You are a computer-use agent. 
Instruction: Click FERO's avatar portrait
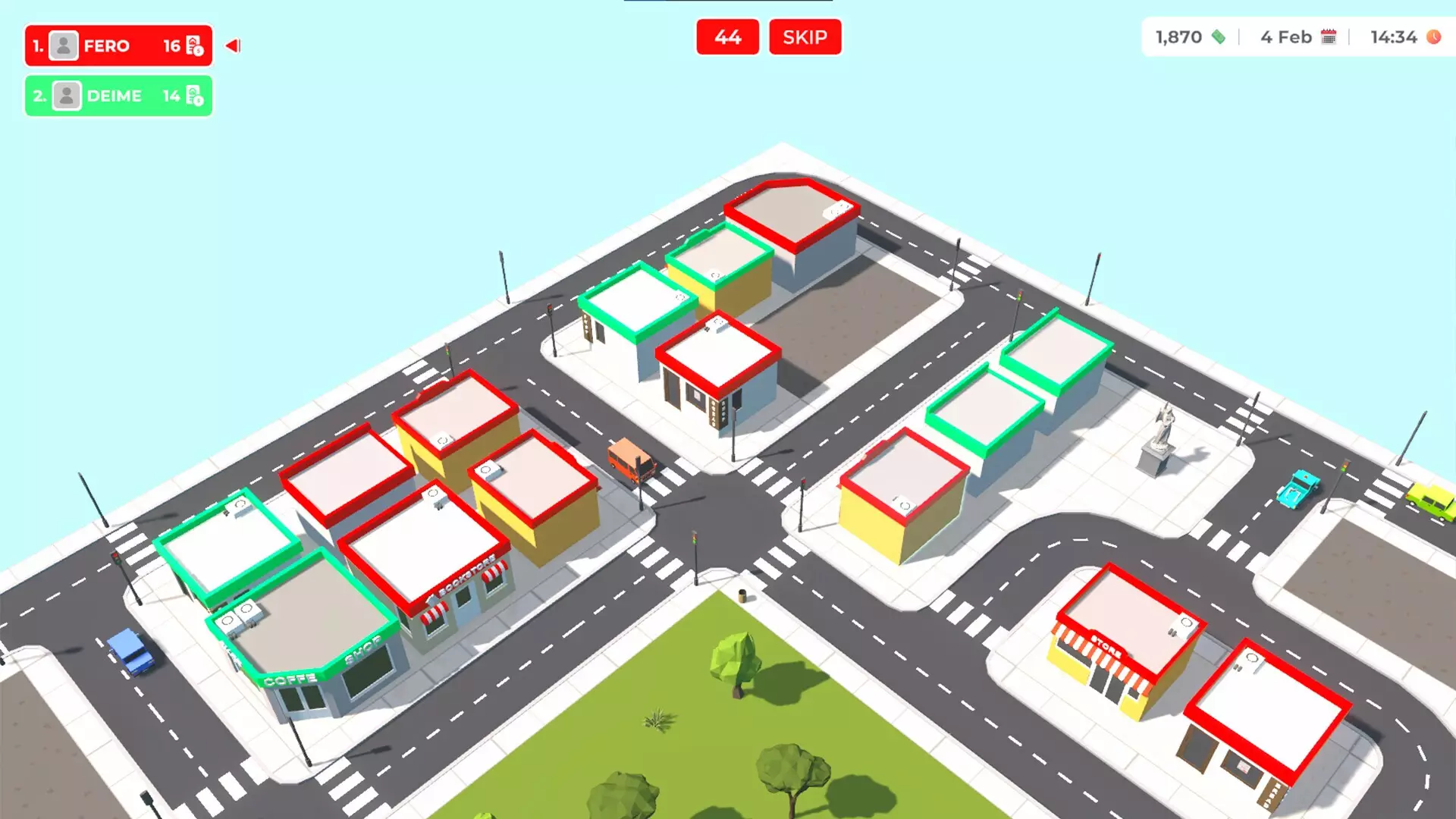point(64,46)
